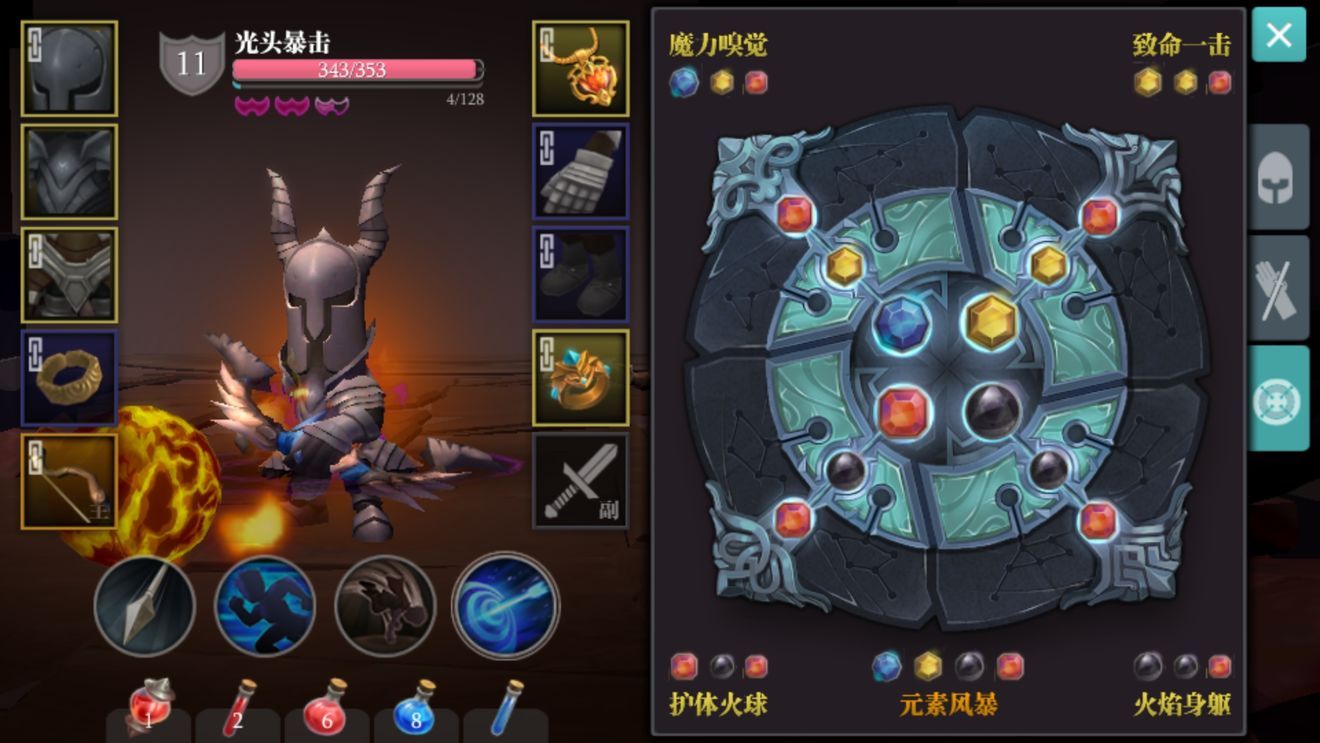The image size is (1320, 743).
Task: Open the gloves and sword tab
Action: pos(1278,288)
